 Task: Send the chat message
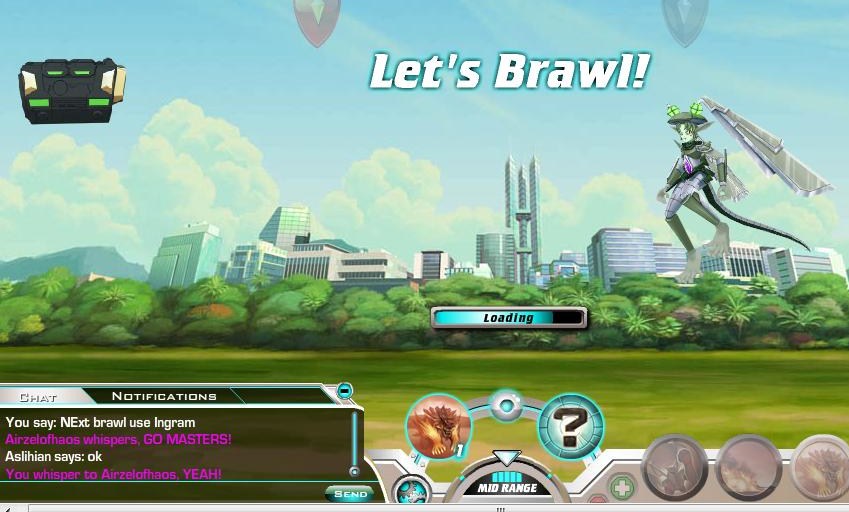(349, 494)
